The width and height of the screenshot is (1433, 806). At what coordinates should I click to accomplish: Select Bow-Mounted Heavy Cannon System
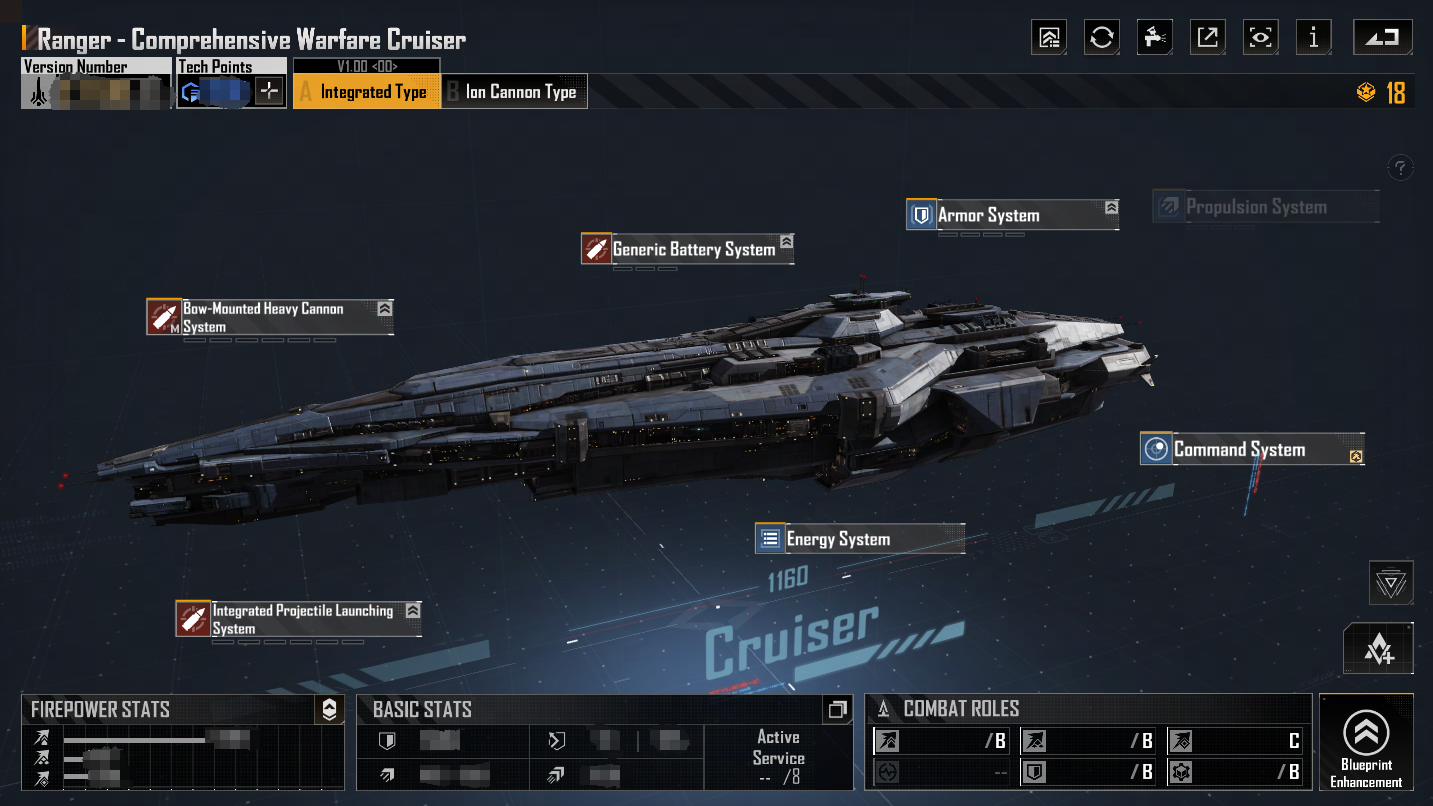tap(269, 317)
